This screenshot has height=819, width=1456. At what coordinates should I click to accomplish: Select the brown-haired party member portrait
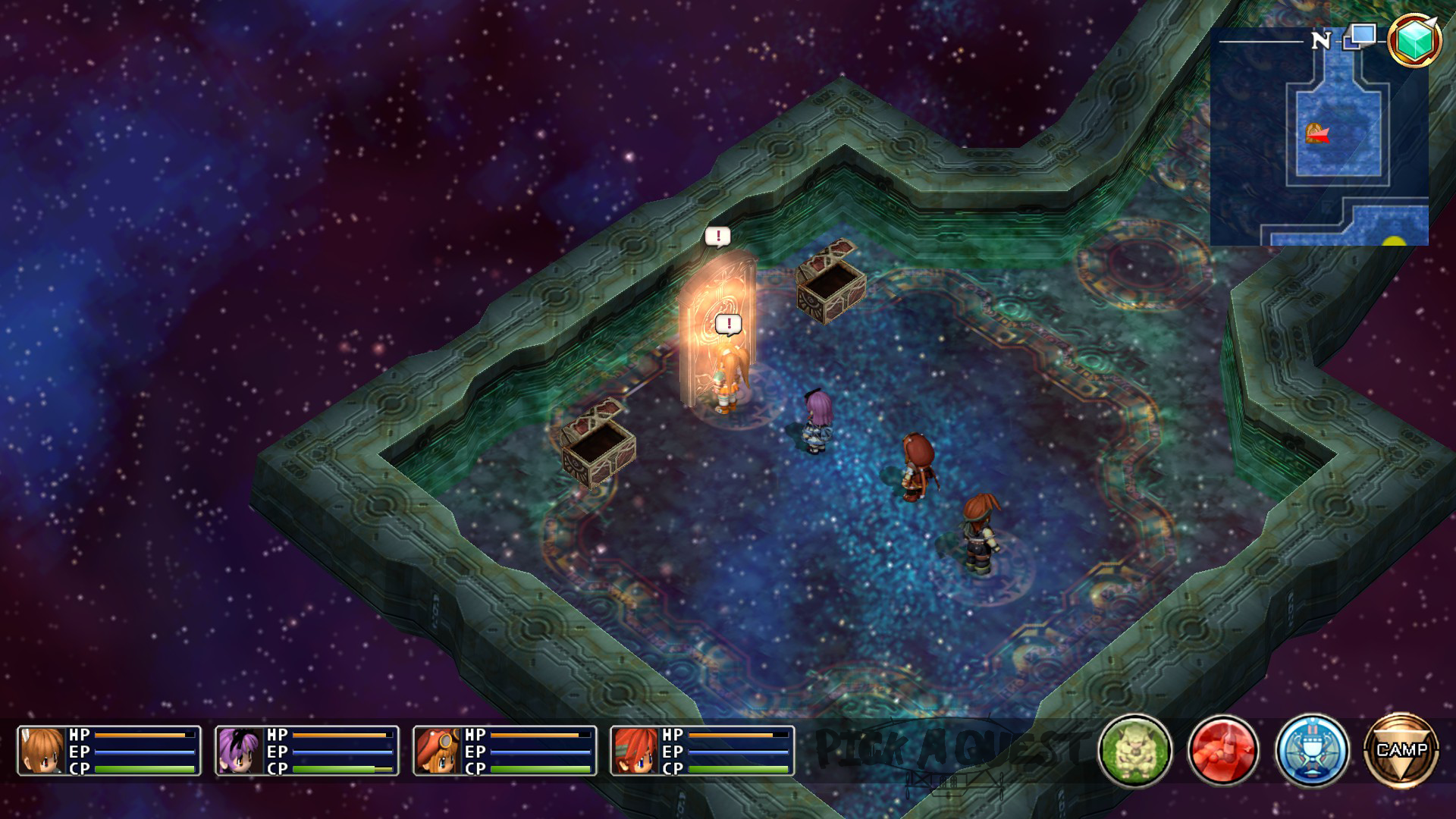[x=42, y=751]
